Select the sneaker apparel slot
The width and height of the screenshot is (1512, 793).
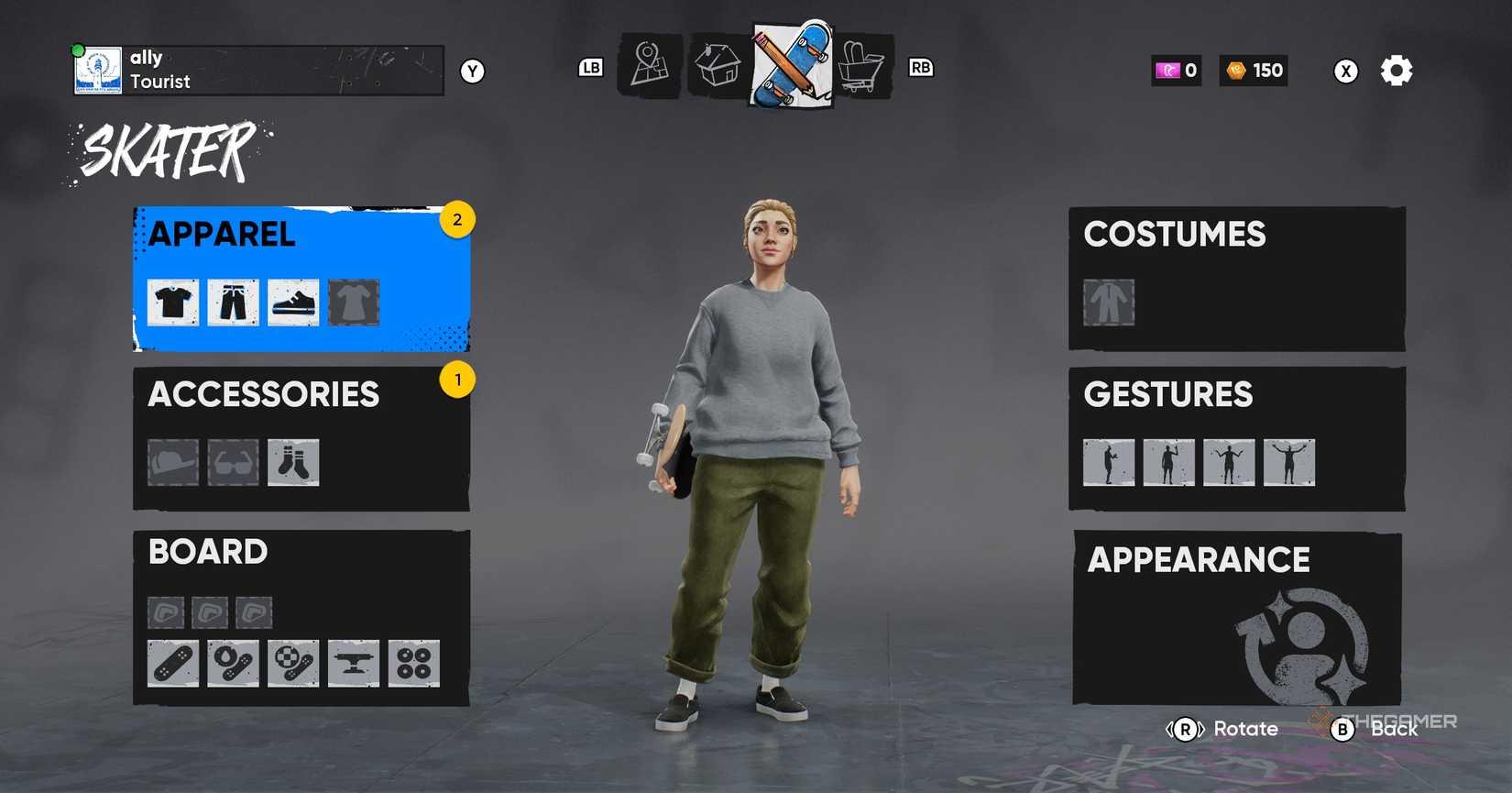point(293,303)
